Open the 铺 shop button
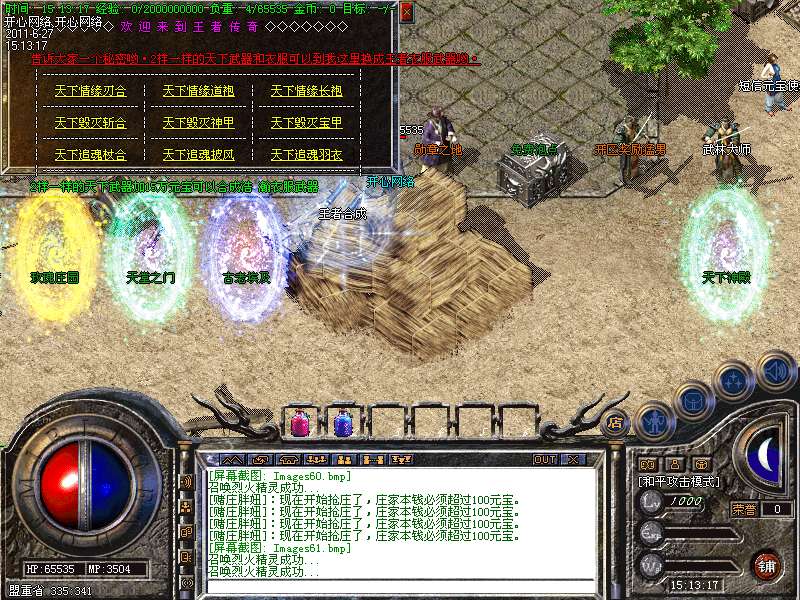Image resolution: width=800 pixels, height=600 pixels. point(766,565)
